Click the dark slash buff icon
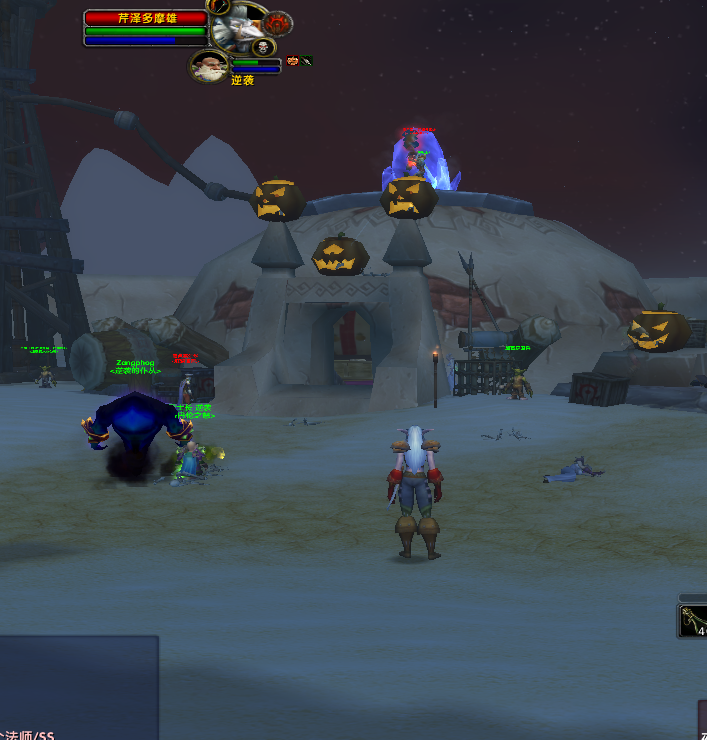Image resolution: width=707 pixels, height=740 pixels. pos(306,61)
